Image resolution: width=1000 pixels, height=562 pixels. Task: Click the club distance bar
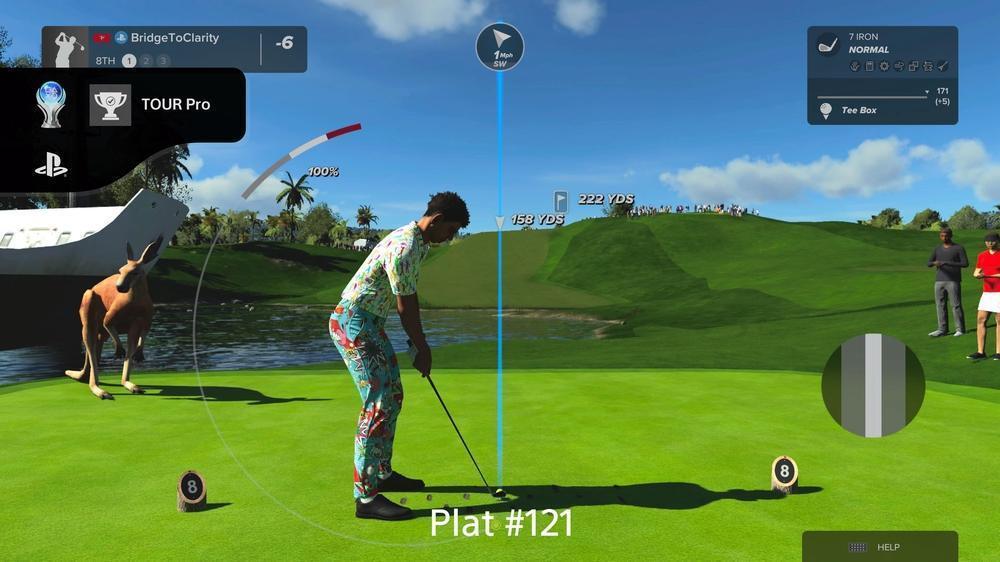click(x=874, y=96)
